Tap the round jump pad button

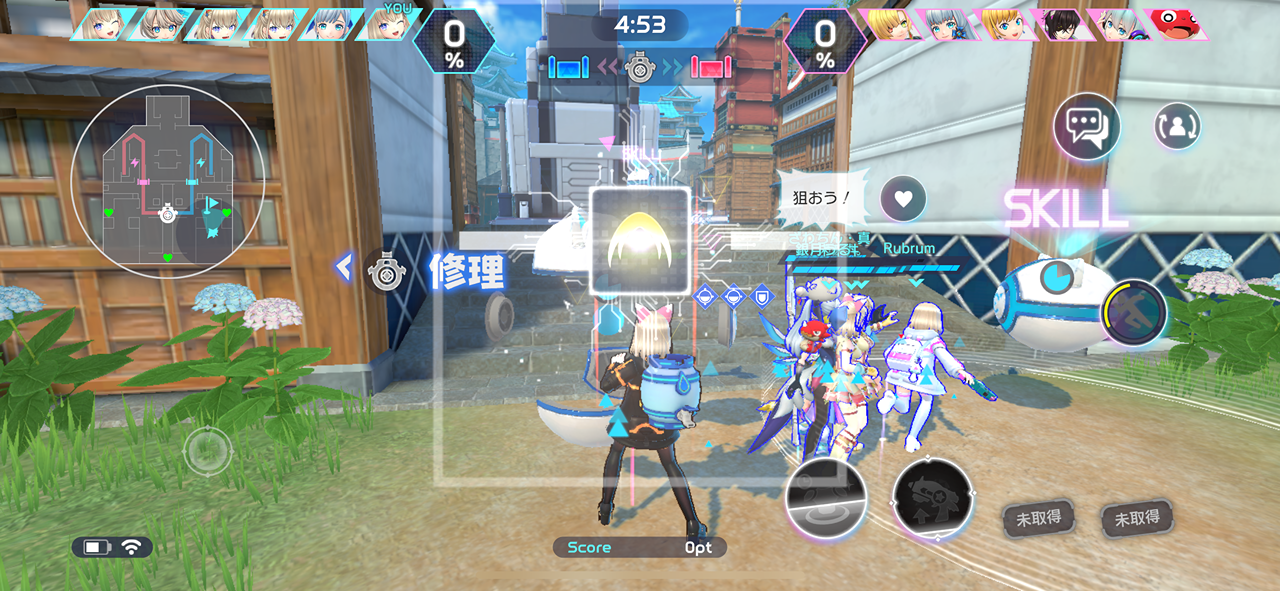point(826,498)
